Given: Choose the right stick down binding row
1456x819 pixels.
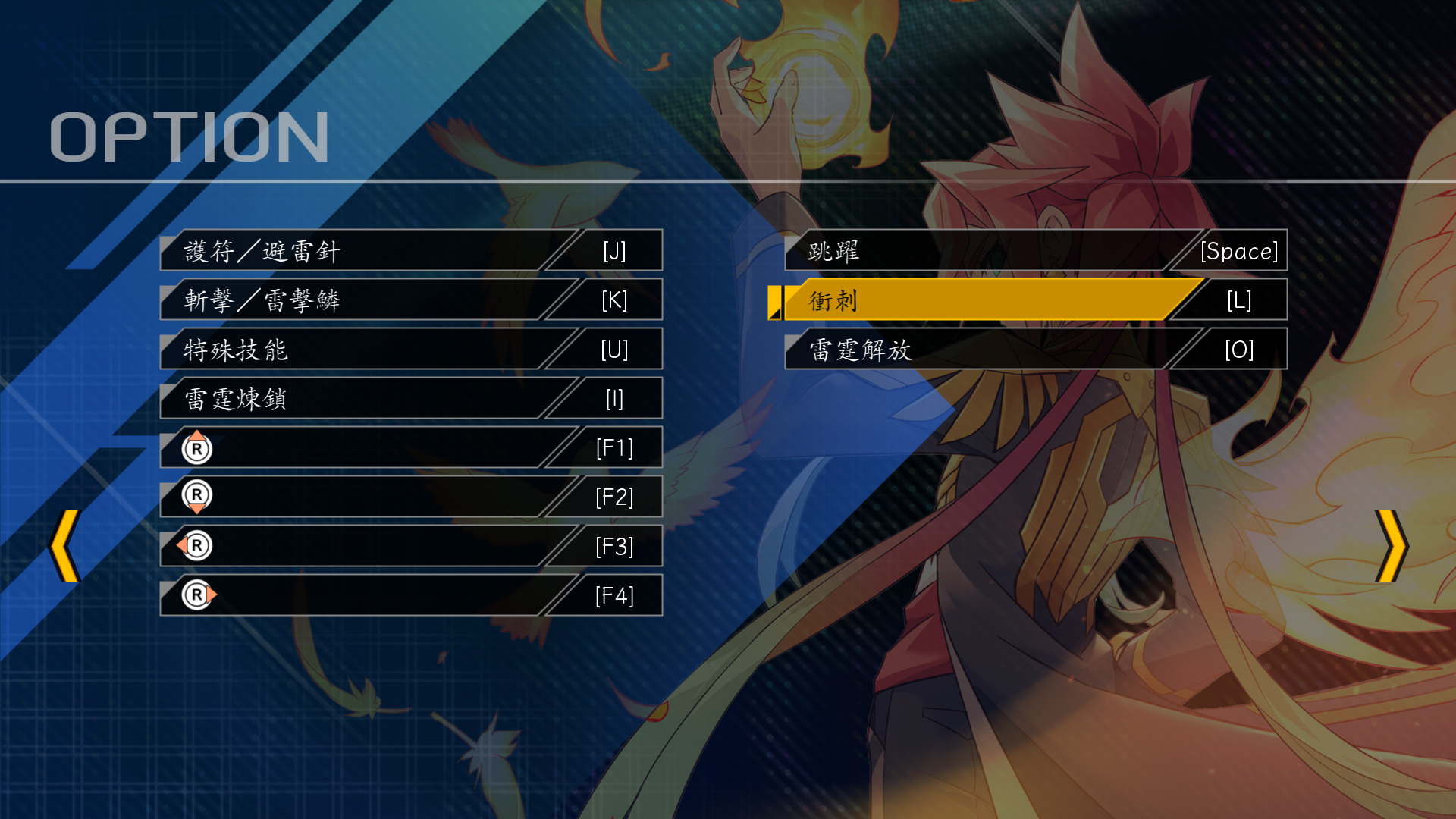Looking at the screenshot, I should [409, 497].
